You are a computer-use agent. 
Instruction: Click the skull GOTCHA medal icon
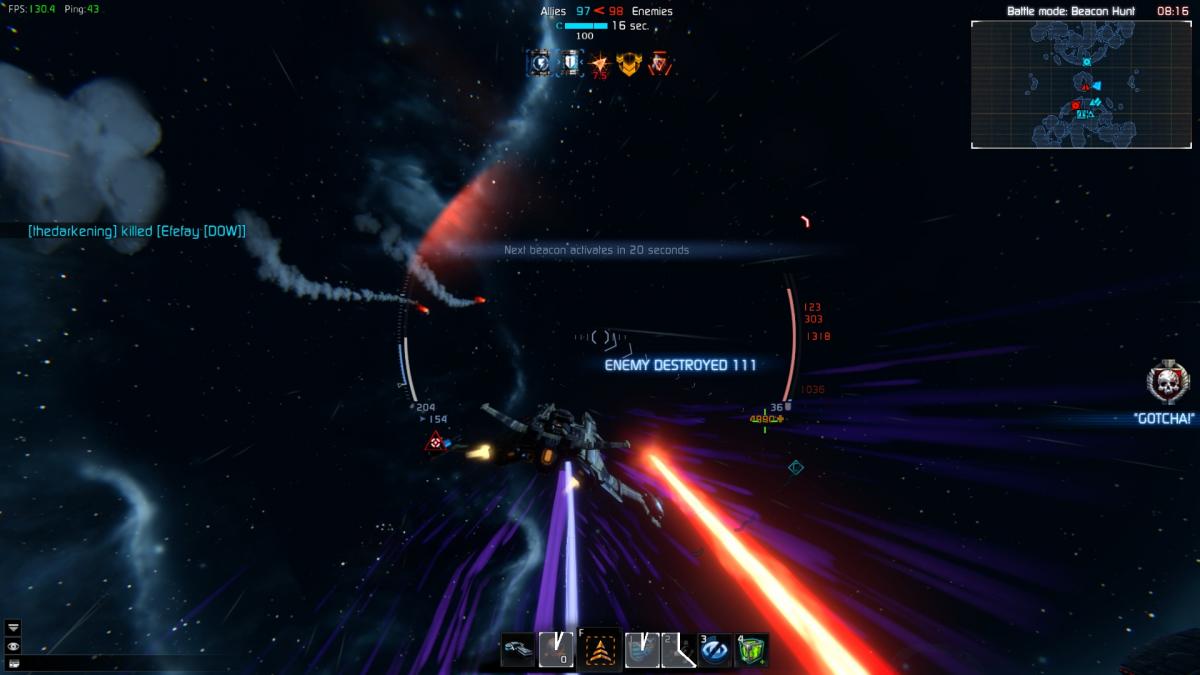[1165, 382]
